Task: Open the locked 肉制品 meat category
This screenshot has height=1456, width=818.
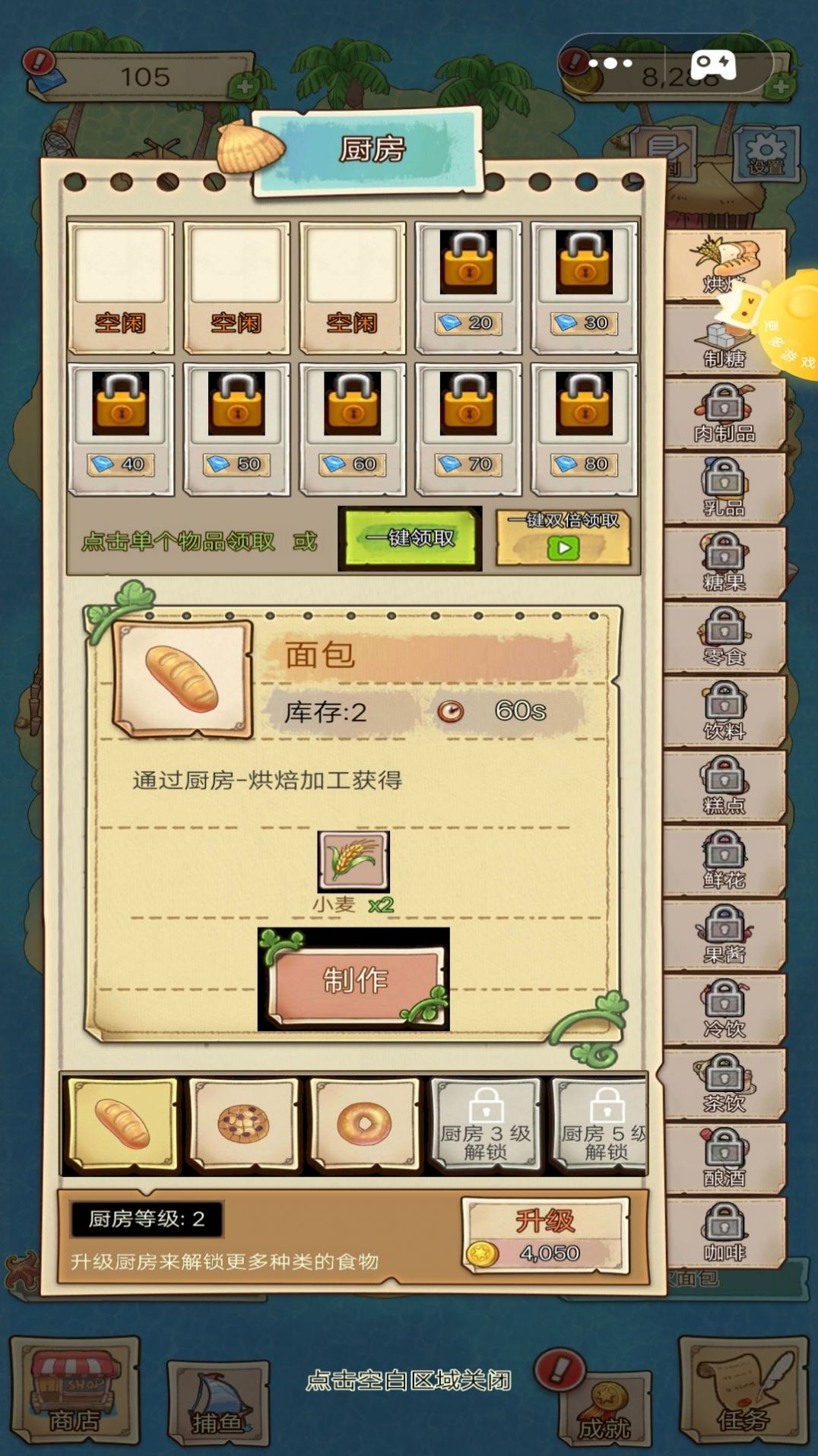Action: tap(724, 413)
